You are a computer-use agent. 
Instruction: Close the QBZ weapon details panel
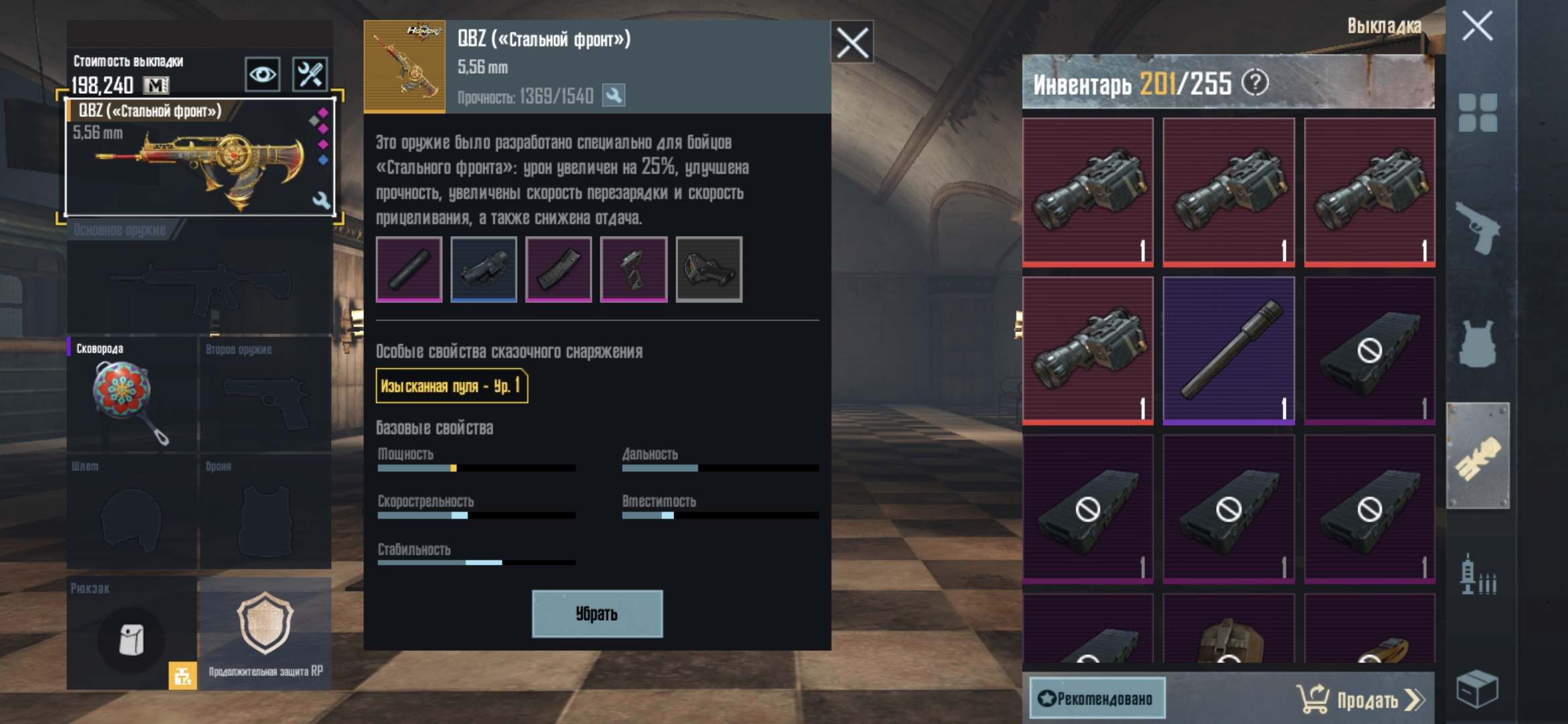coord(852,43)
